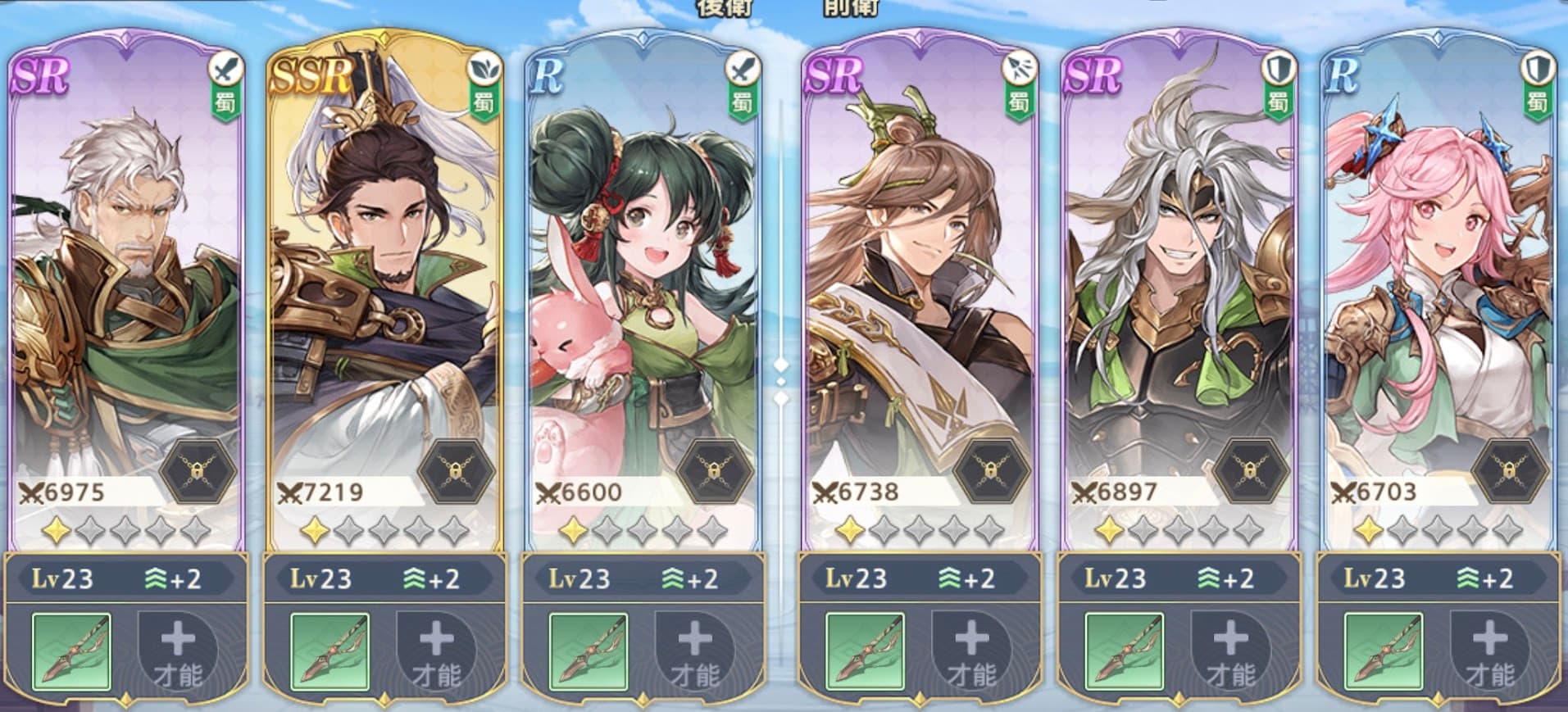Inspect the white-haired general's equipped spear

pos(71,651)
